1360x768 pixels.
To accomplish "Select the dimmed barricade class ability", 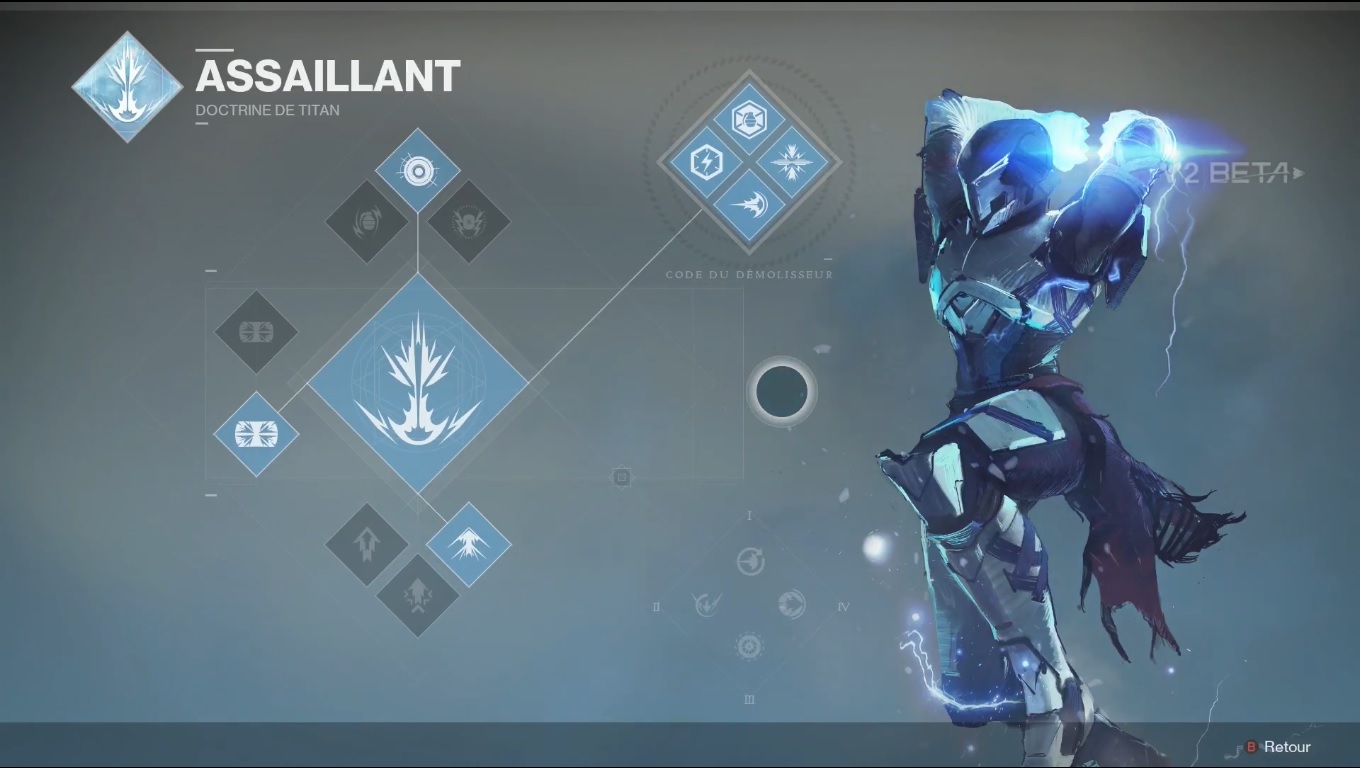I will point(256,332).
